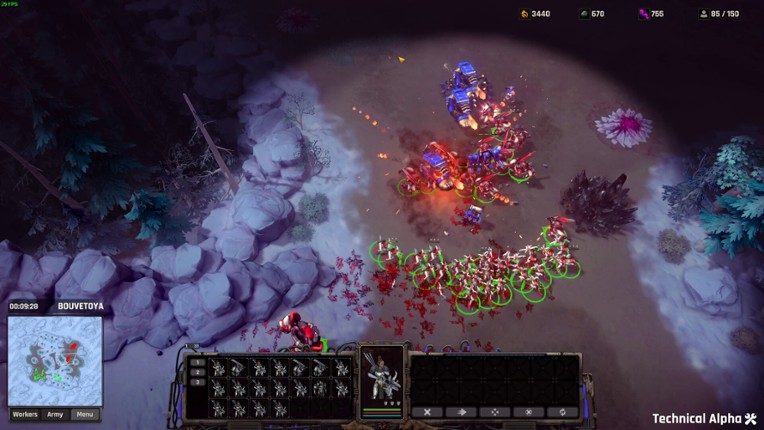
Task: Select the Army button
Action: (x=55, y=414)
